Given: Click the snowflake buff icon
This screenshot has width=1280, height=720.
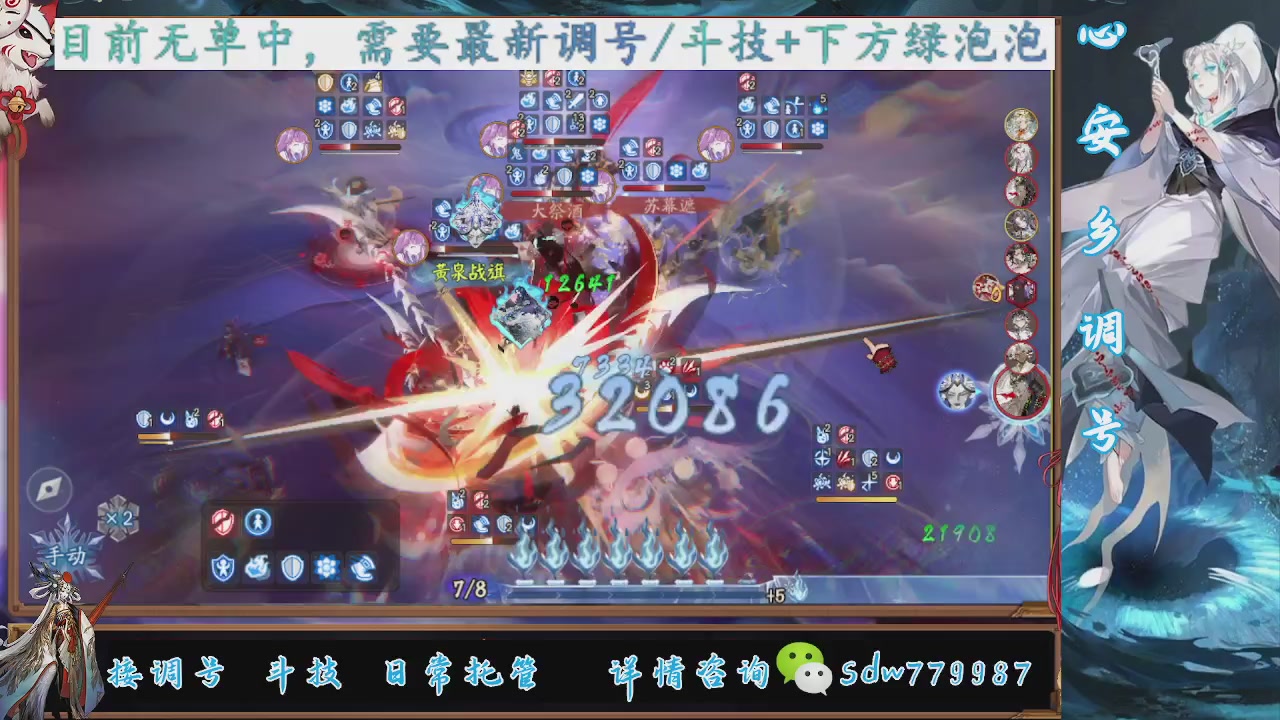Looking at the screenshot, I should coord(328,566).
